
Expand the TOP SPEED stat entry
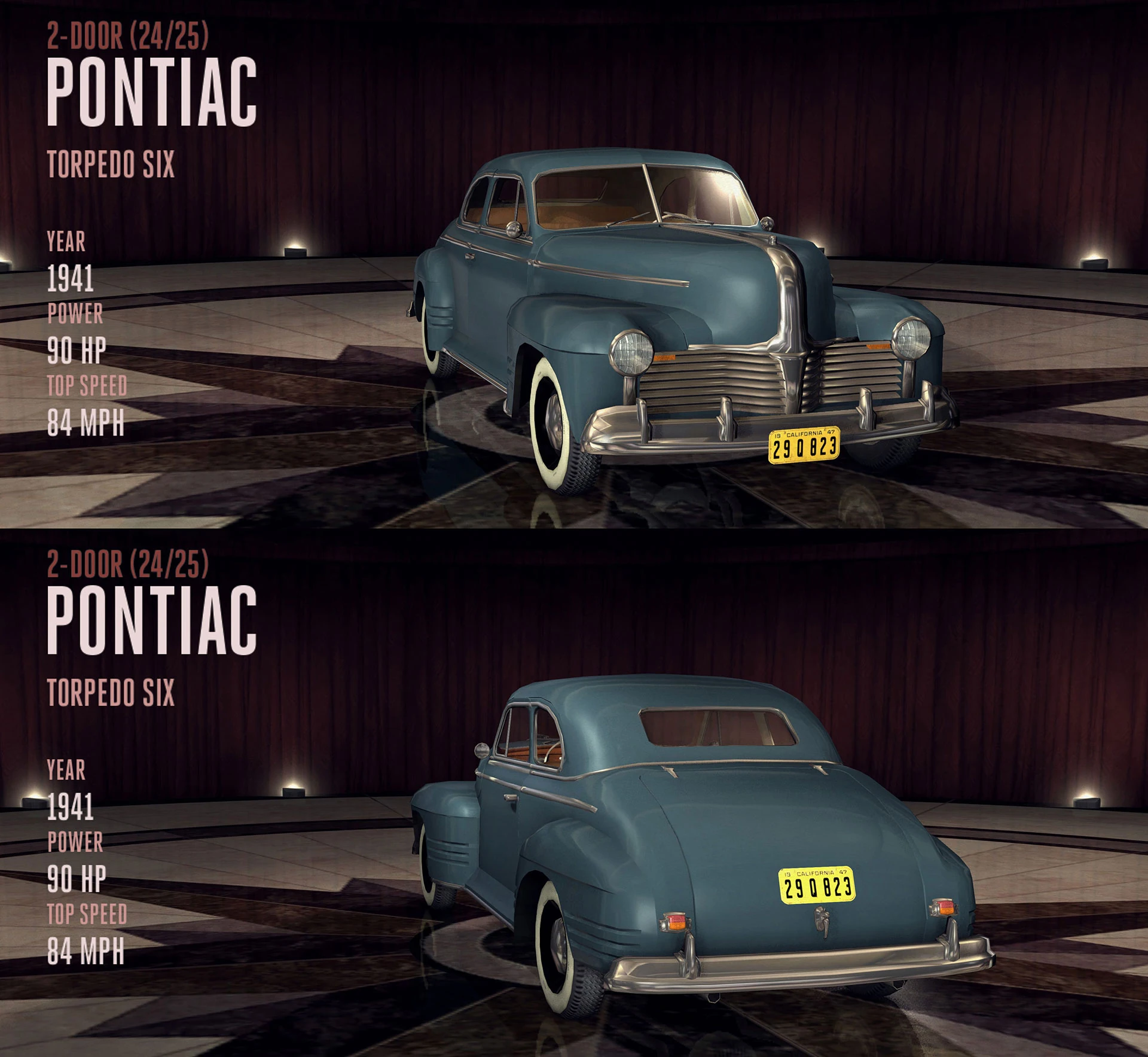click(87, 386)
